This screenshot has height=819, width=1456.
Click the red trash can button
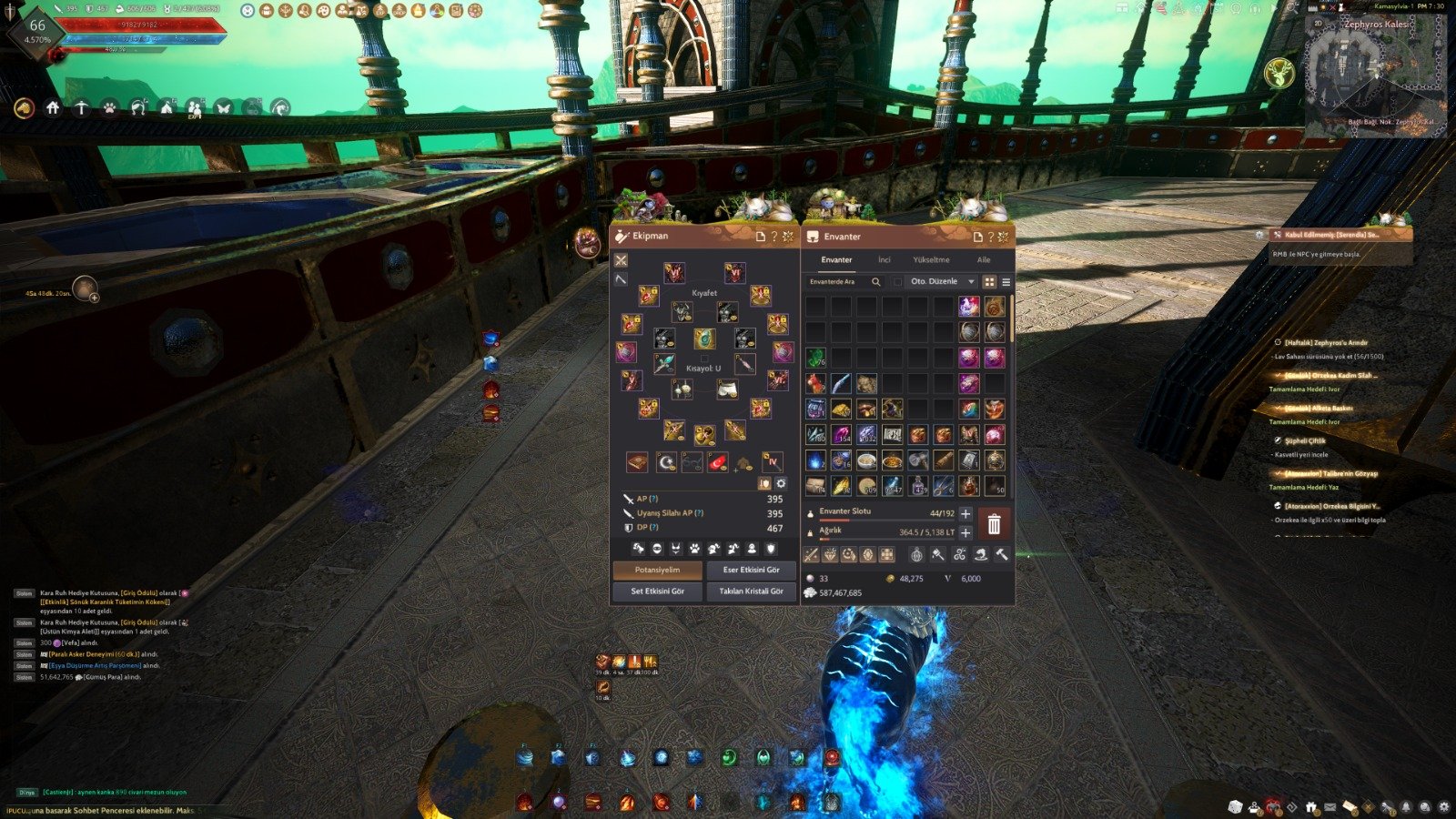coord(994,523)
